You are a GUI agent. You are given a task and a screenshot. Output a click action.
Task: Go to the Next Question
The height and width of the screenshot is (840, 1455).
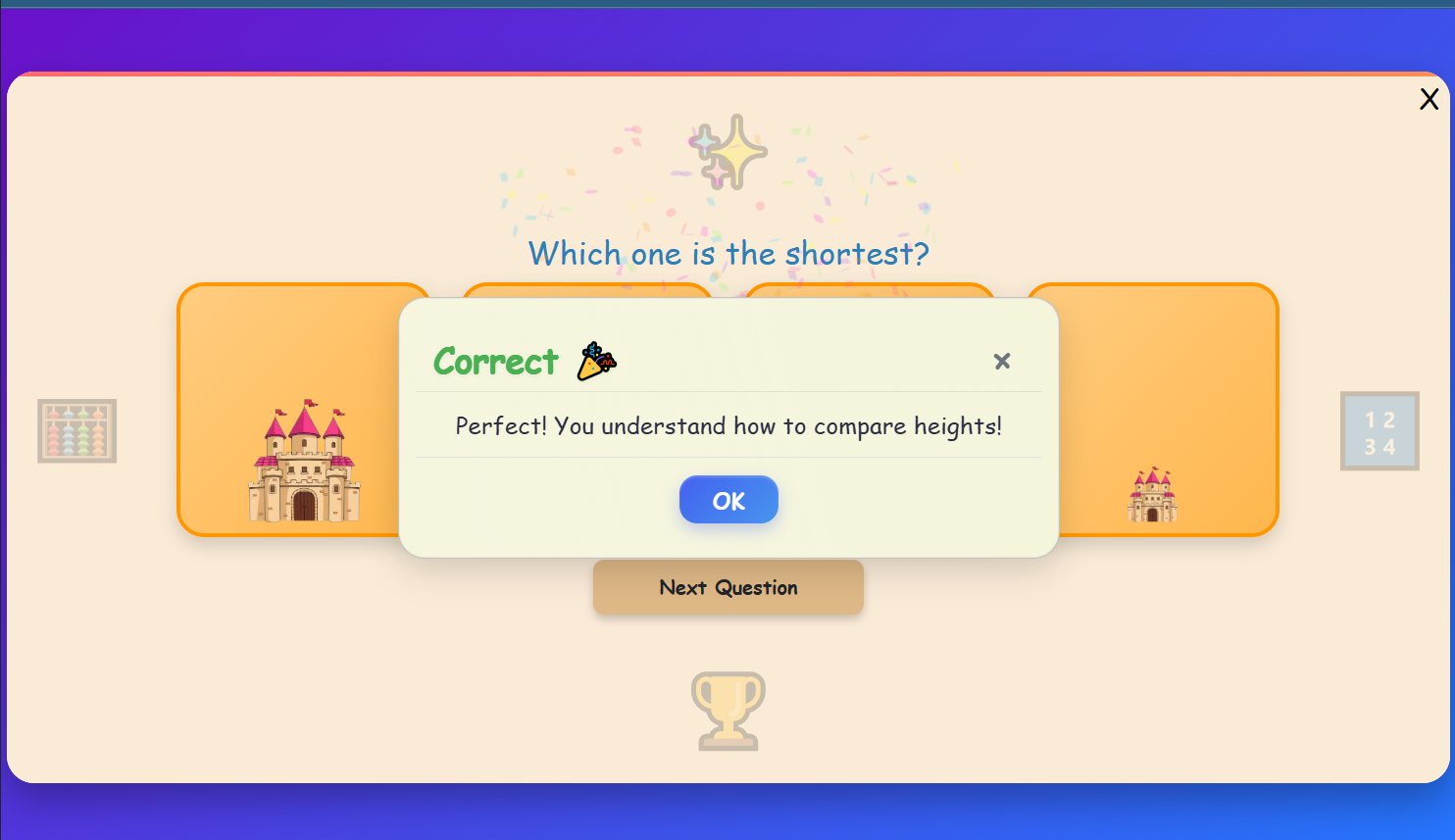pos(728,587)
